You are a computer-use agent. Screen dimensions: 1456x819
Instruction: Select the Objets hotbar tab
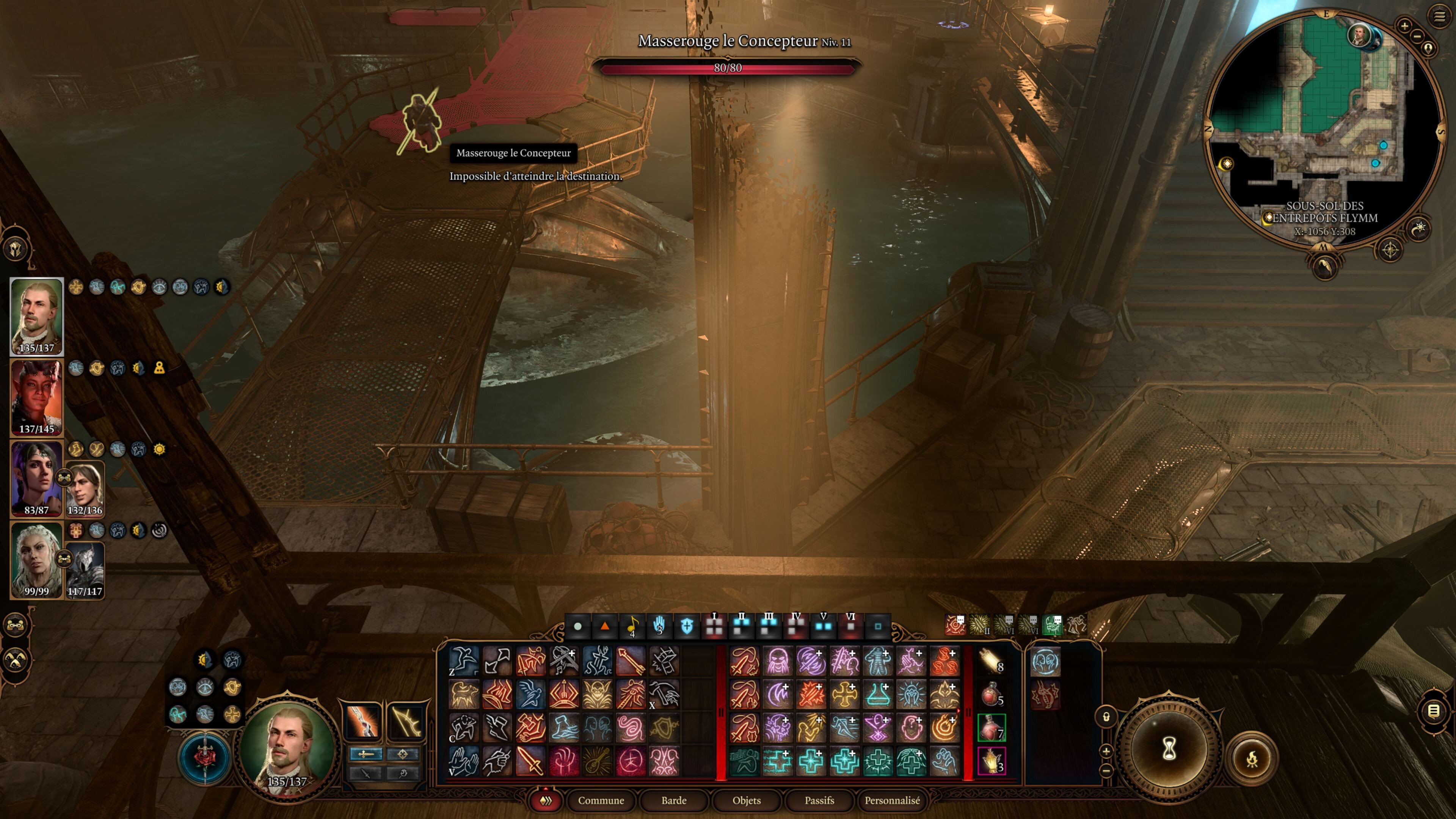click(746, 800)
